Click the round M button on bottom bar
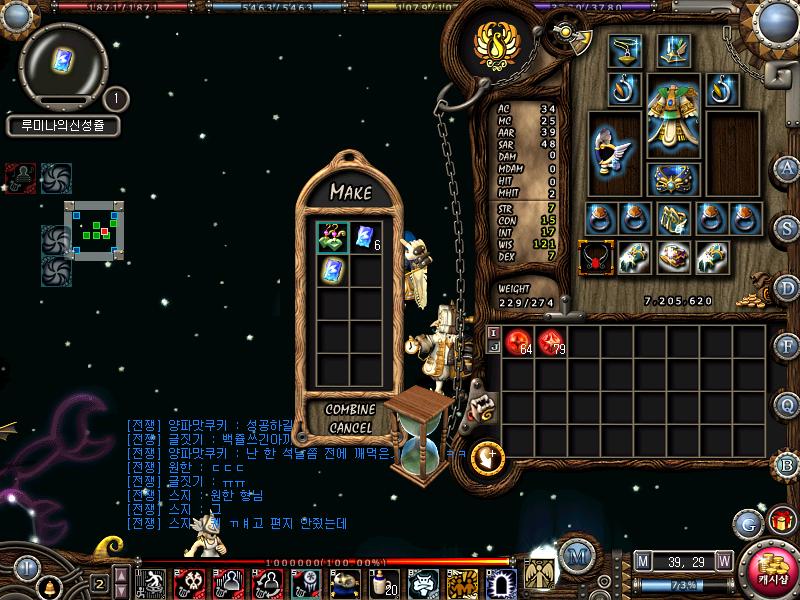 coord(574,556)
